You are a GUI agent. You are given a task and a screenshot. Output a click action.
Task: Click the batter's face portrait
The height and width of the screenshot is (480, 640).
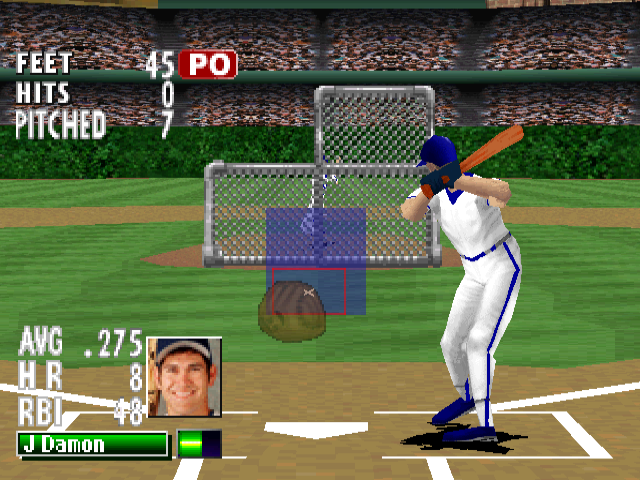tap(184, 376)
